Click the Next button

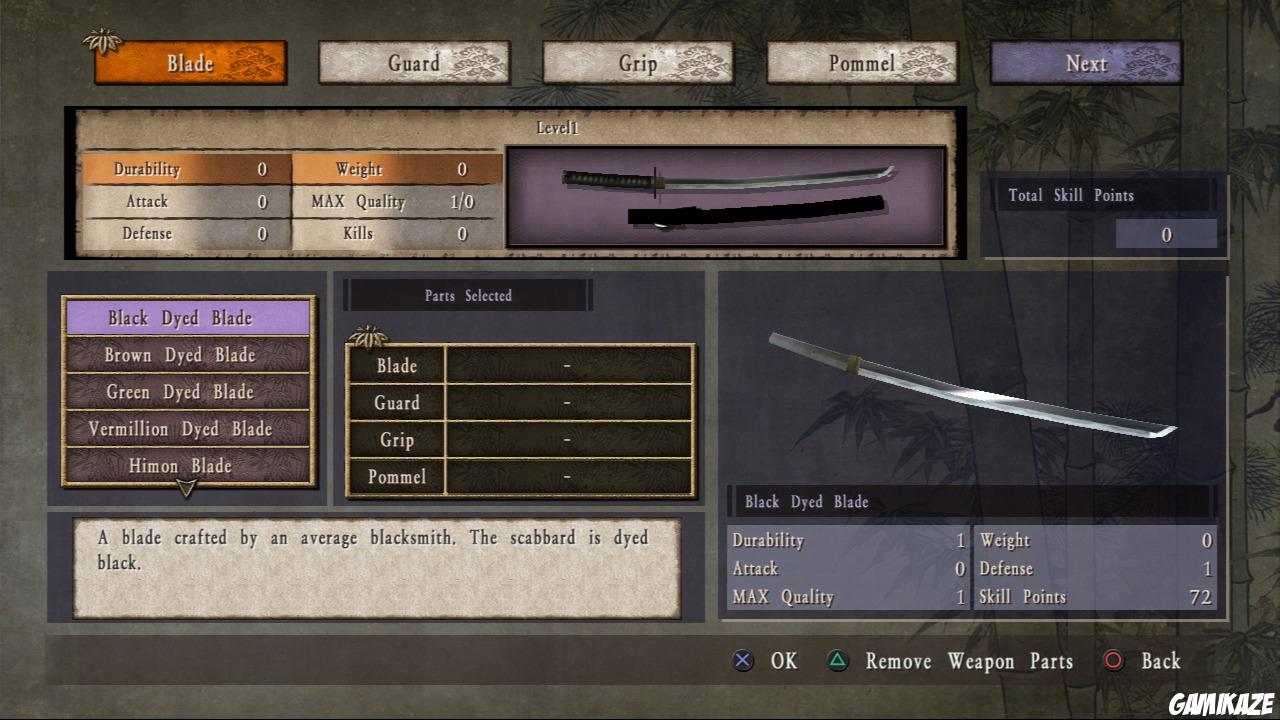coord(1086,63)
